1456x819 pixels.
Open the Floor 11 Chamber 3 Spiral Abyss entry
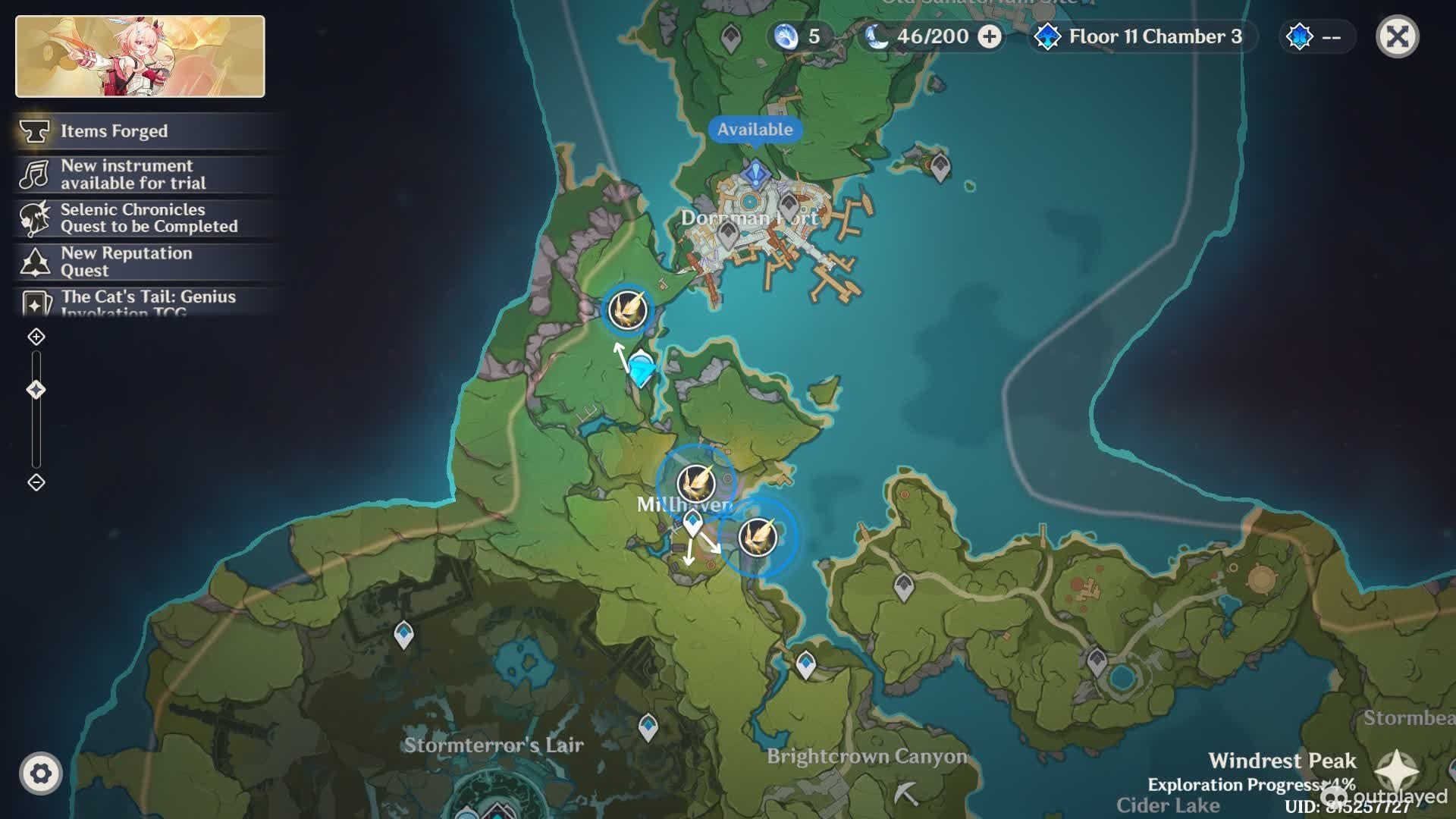(x=1143, y=36)
